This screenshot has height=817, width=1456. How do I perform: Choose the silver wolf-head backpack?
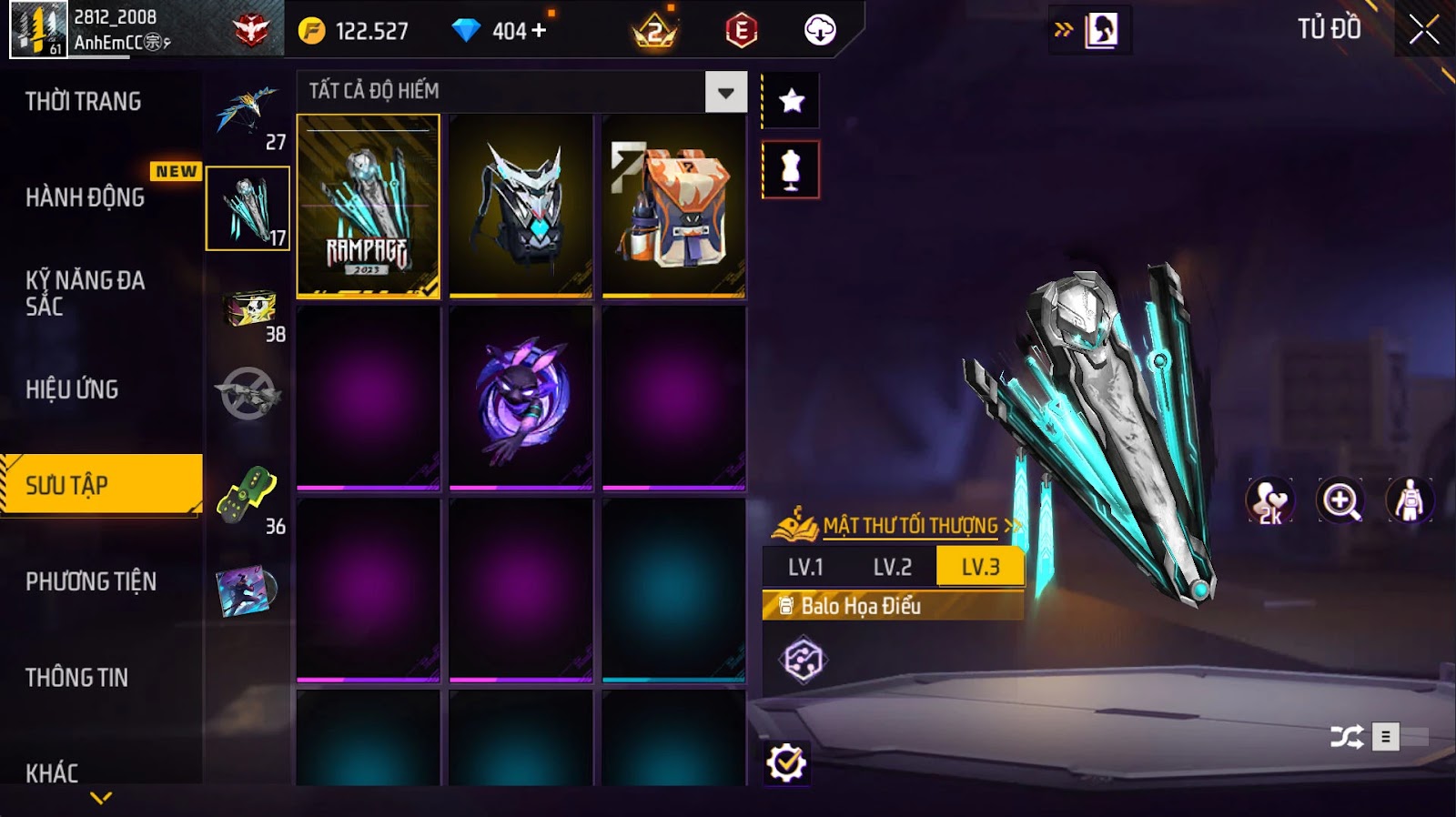point(521,206)
